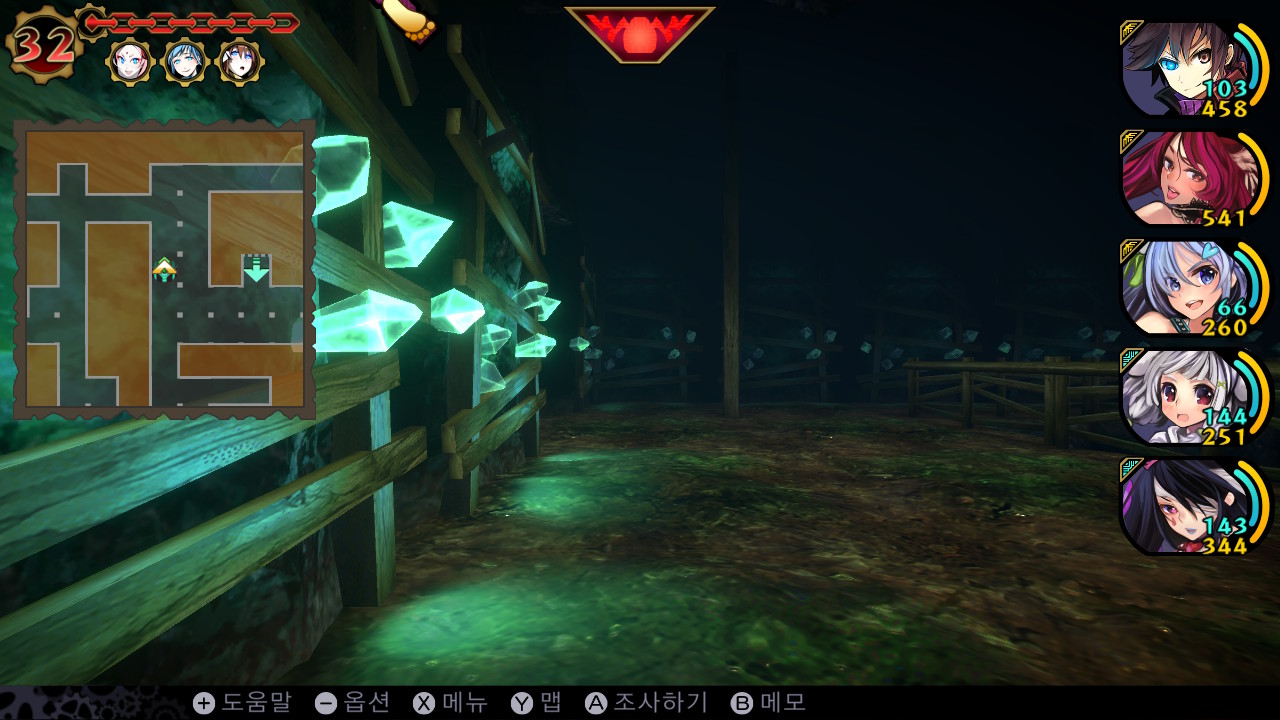This screenshot has height=720, width=1280.
Task: Click the blue-haired gear portrait icon
Action: (185, 62)
